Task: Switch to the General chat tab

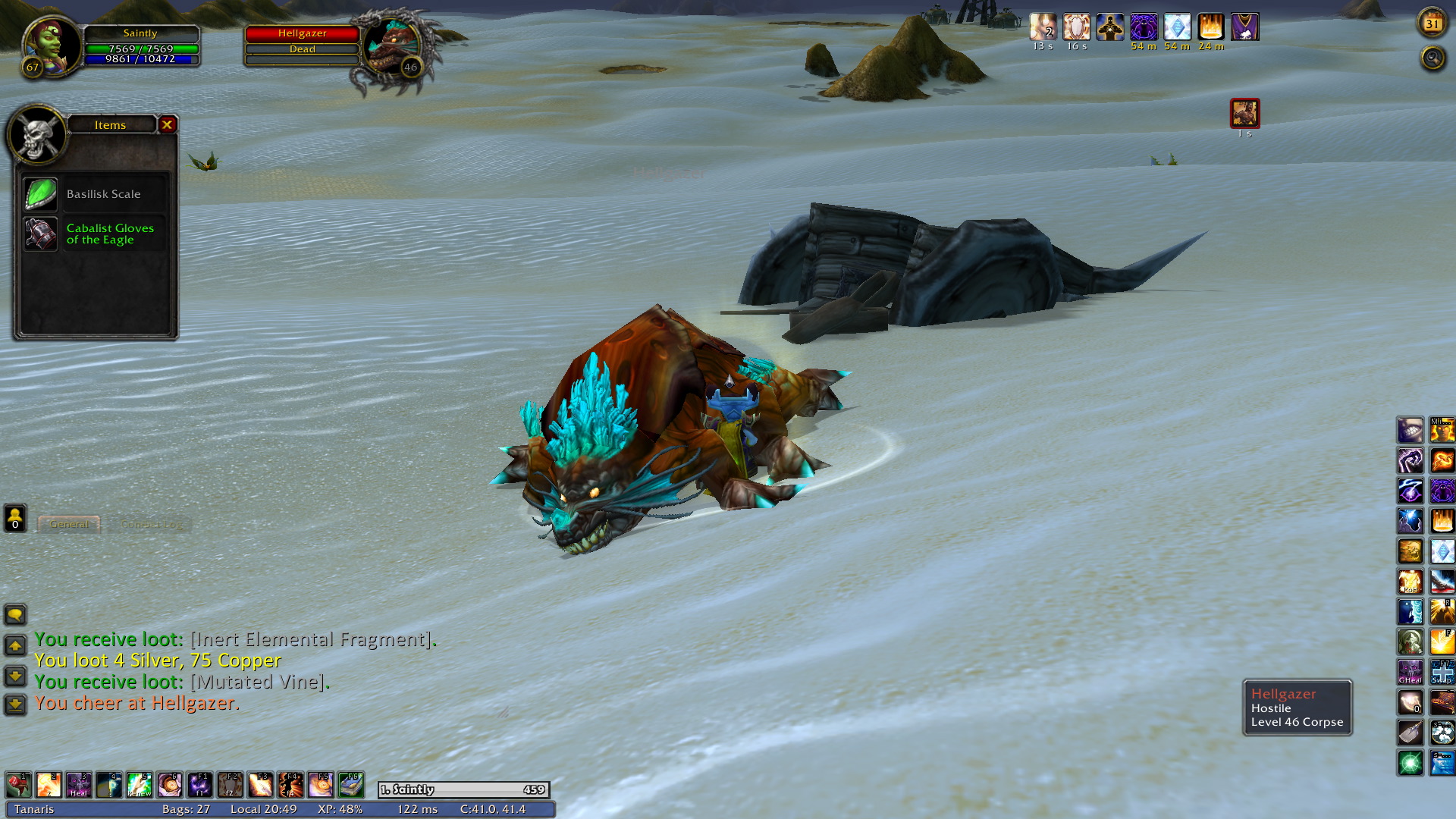Action: (69, 524)
